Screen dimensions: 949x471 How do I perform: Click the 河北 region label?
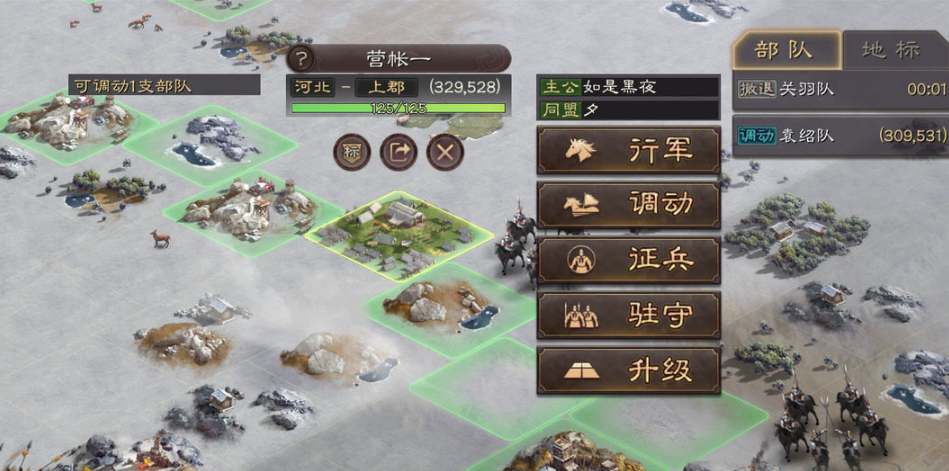click(x=312, y=86)
